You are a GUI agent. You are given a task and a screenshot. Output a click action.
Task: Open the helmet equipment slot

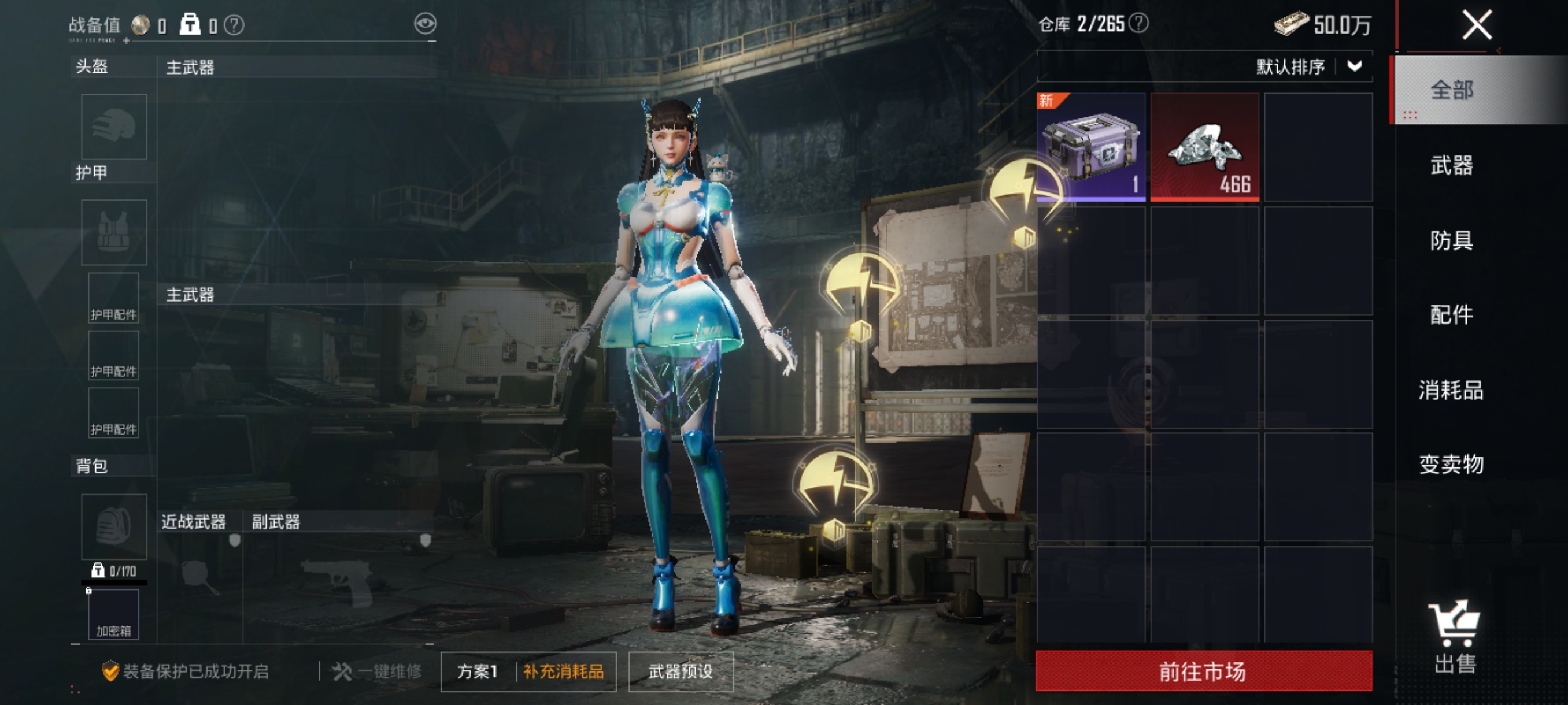pos(114,127)
